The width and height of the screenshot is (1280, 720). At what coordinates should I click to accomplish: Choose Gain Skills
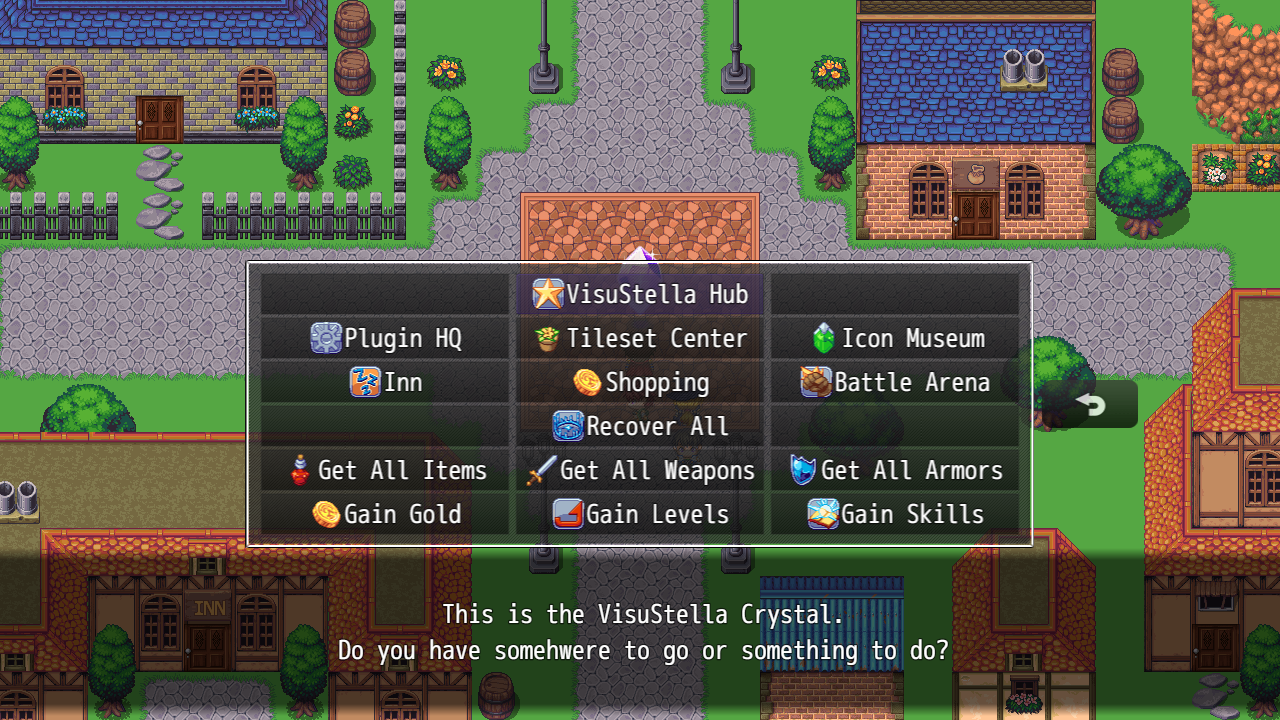(x=896, y=514)
